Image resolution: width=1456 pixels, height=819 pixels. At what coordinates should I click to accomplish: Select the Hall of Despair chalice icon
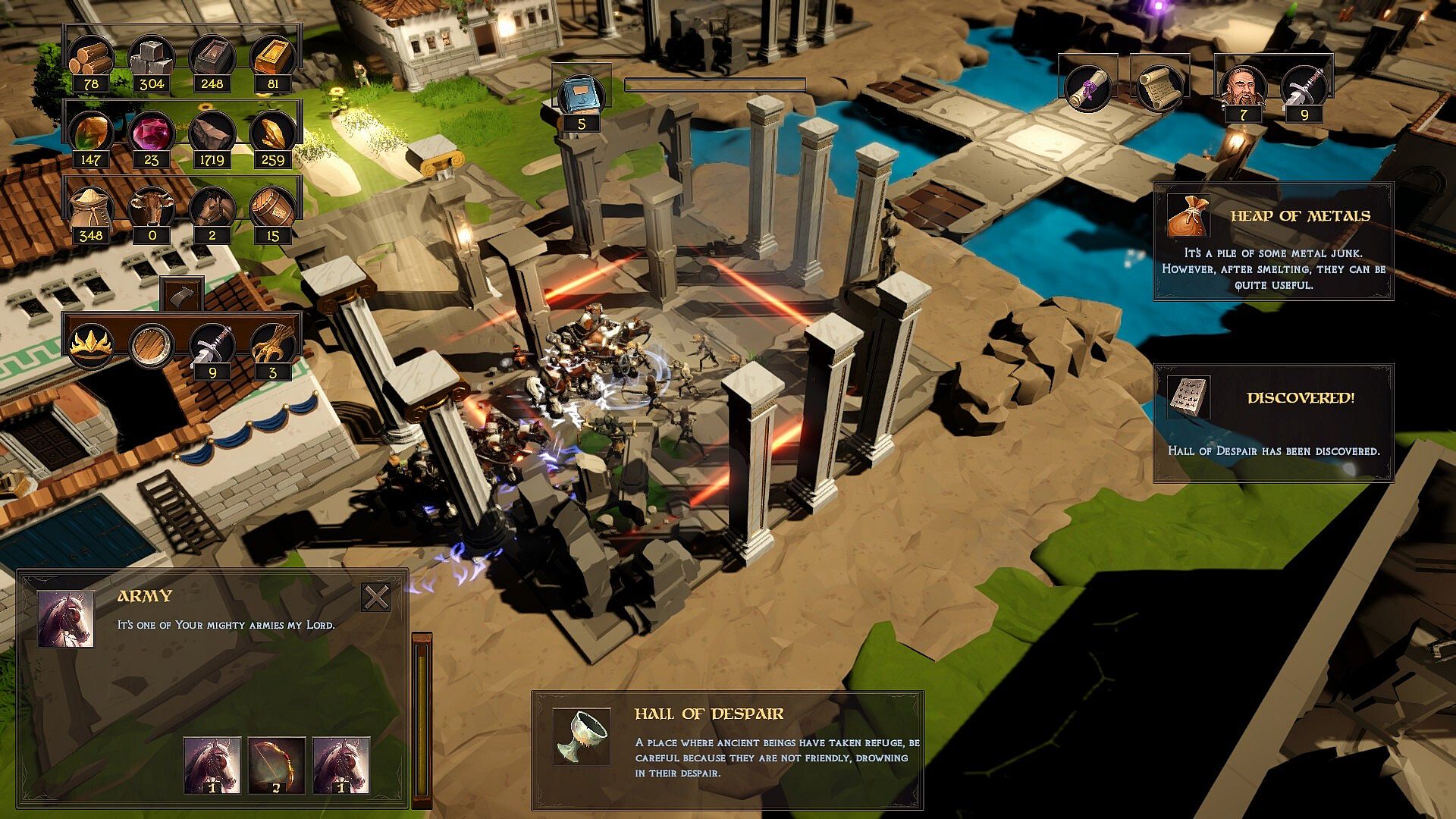(x=581, y=736)
